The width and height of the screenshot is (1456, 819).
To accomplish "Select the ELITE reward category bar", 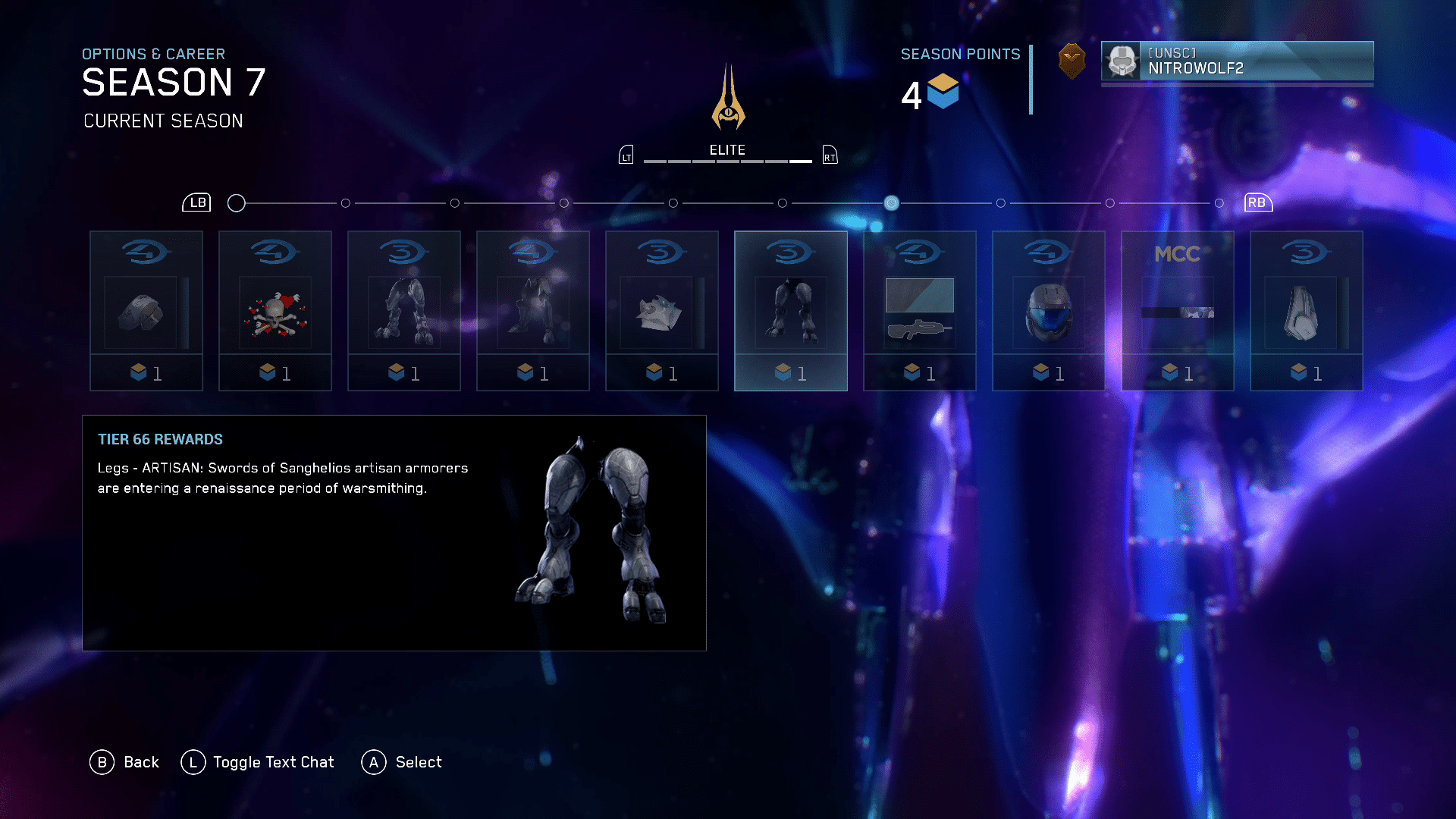I will [x=727, y=154].
